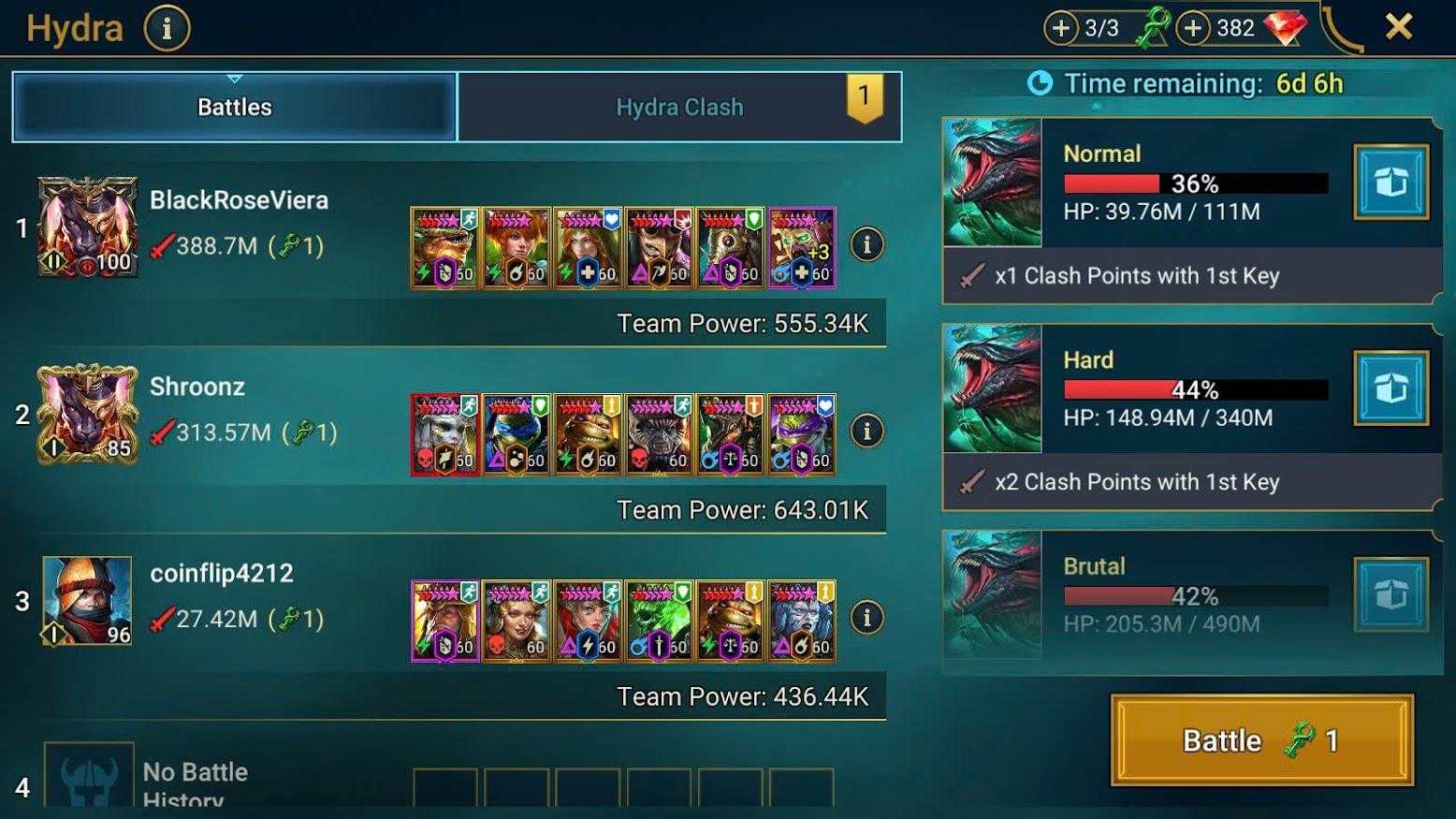This screenshot has height=819, width=1456.
Task: View coinflip4212's team info
Action: tap(866, 618)
